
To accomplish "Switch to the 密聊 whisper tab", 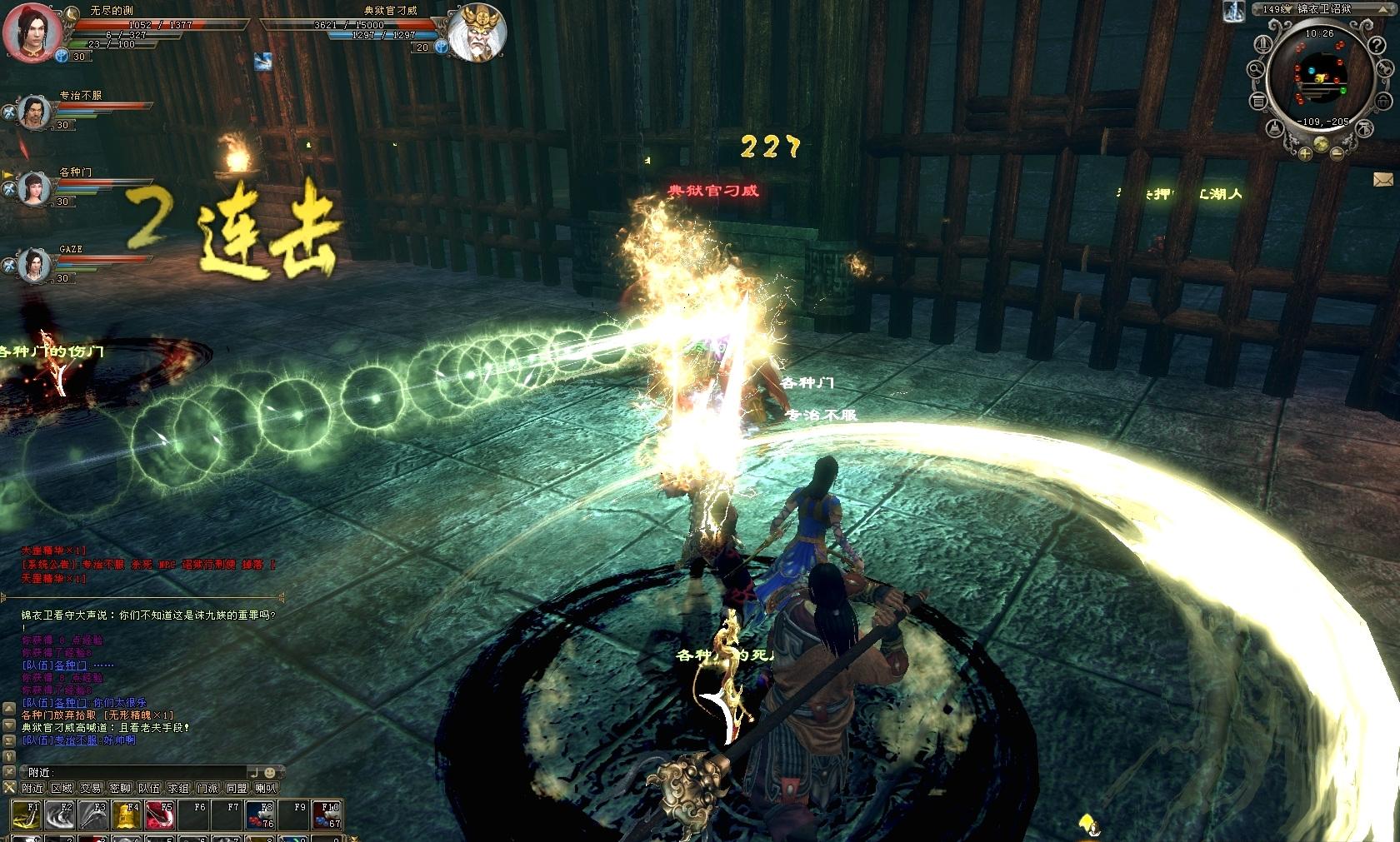I will (x=120, y=788).
